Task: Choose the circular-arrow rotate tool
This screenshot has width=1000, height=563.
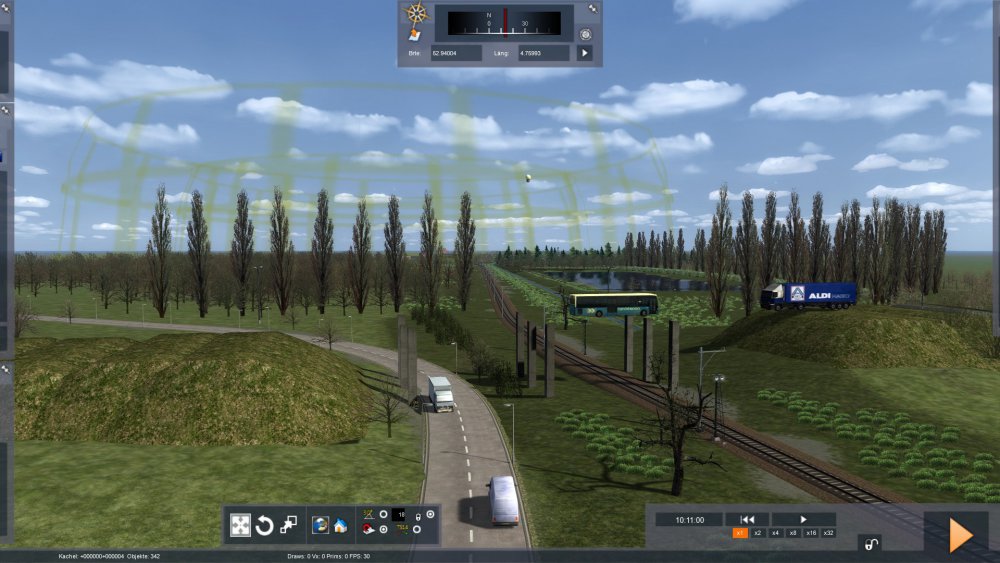Action: pyautogui.click(x=265, y=525)
